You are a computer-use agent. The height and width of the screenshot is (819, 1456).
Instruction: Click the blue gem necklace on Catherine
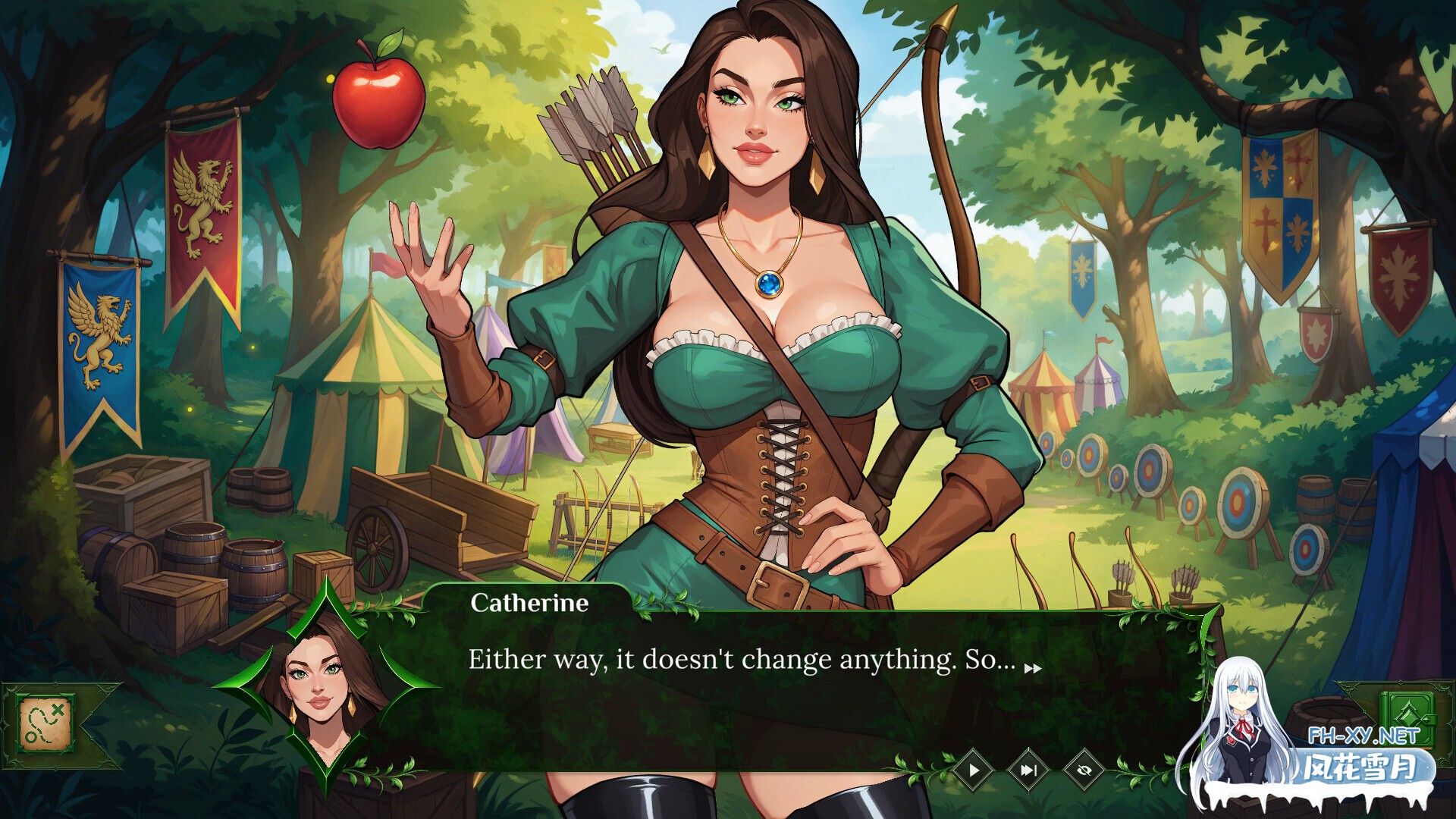[768, 284]
